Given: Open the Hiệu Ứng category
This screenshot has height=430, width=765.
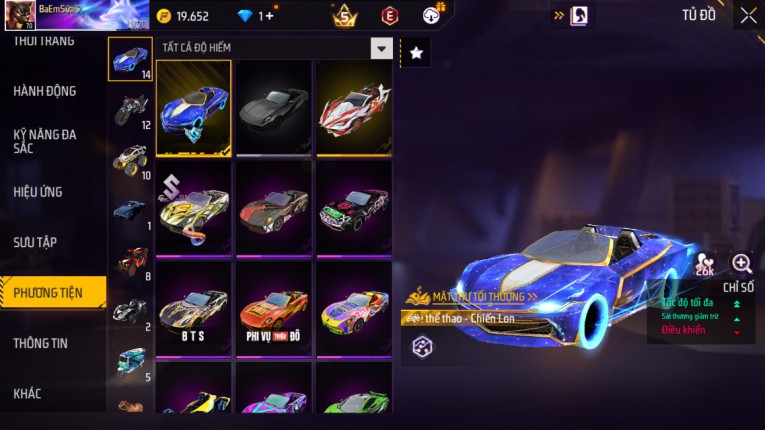Looking at the screenshot, I should click(39, 191).
